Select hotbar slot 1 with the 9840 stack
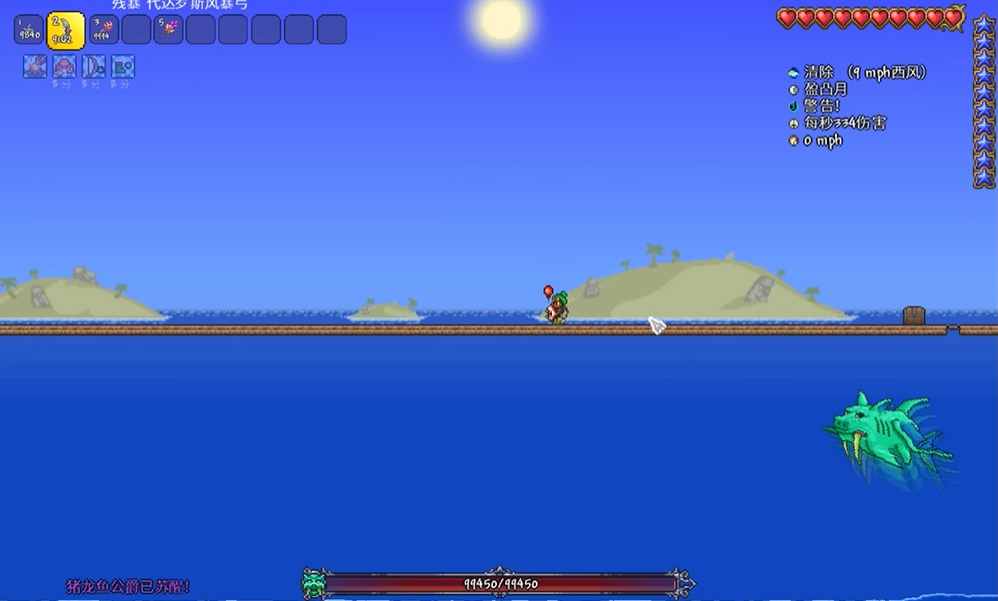 click(28, 29)
